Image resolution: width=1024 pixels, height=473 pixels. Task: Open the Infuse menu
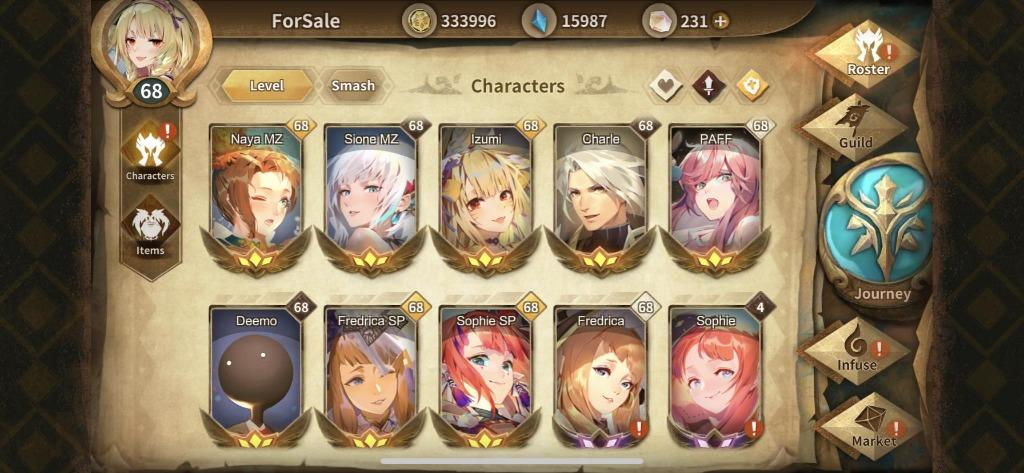point(856,350)
